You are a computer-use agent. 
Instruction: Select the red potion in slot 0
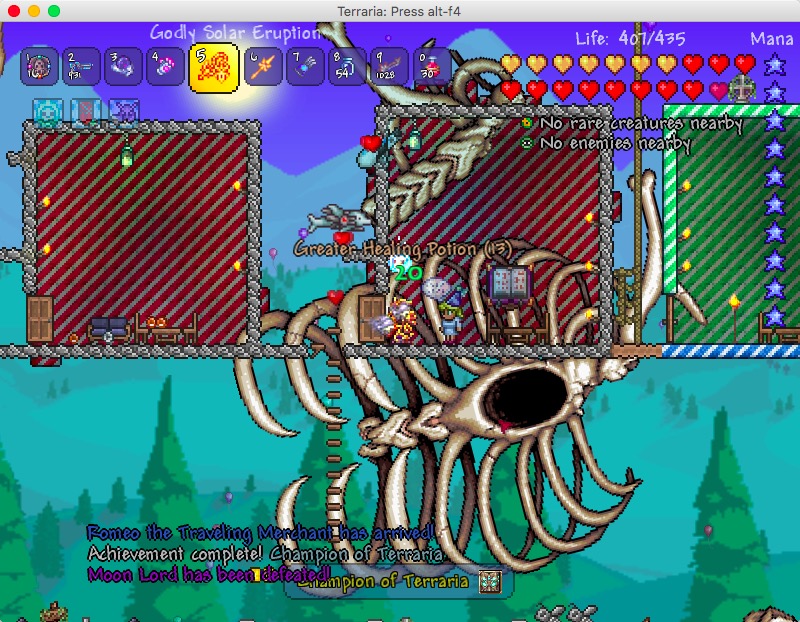click(430, 67)
